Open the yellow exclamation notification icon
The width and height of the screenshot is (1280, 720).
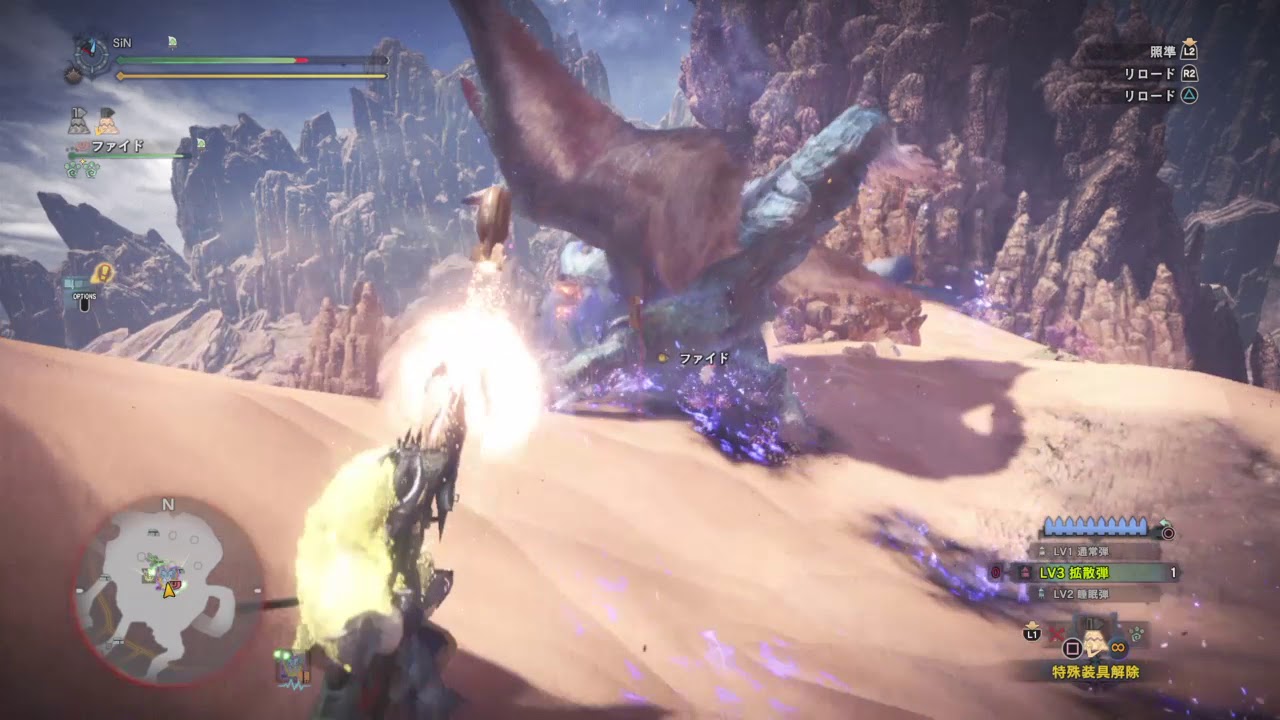click(101, 273)
